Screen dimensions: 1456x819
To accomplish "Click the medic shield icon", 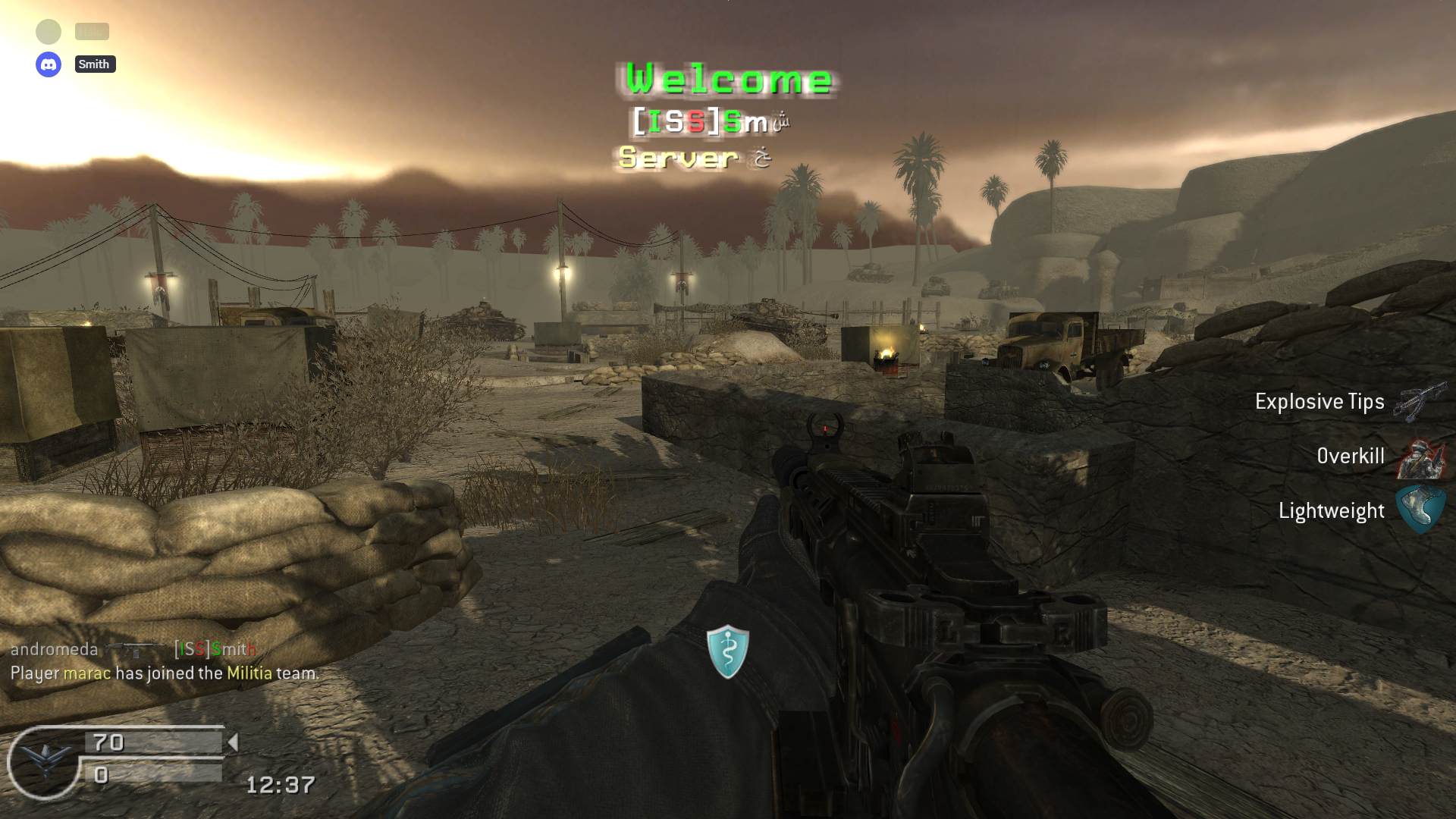I will (x=728, y=651).
